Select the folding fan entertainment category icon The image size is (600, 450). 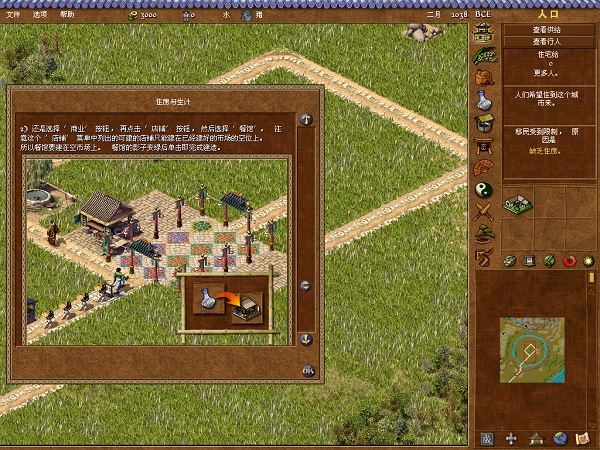483,167
